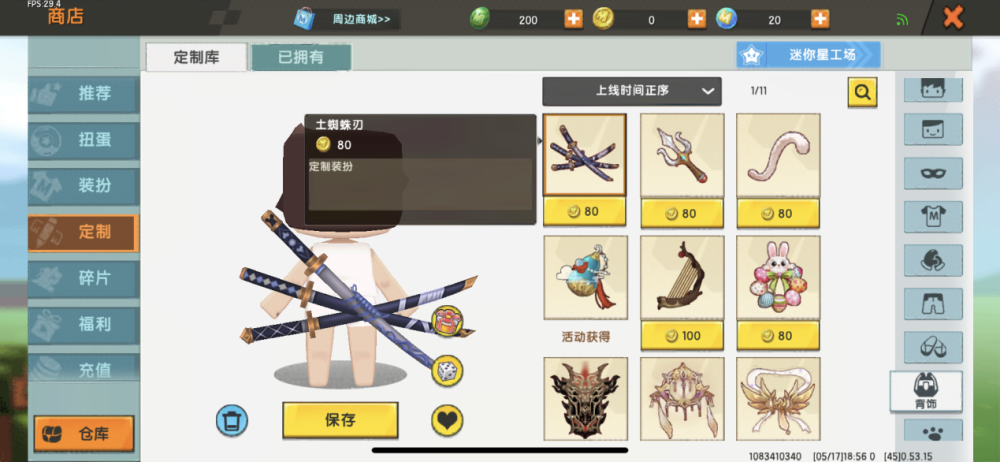Image resolution: width=1000 pixels, height=462 pixels.
Task: Select the 定制库 tab
Action: click(196, 57)
